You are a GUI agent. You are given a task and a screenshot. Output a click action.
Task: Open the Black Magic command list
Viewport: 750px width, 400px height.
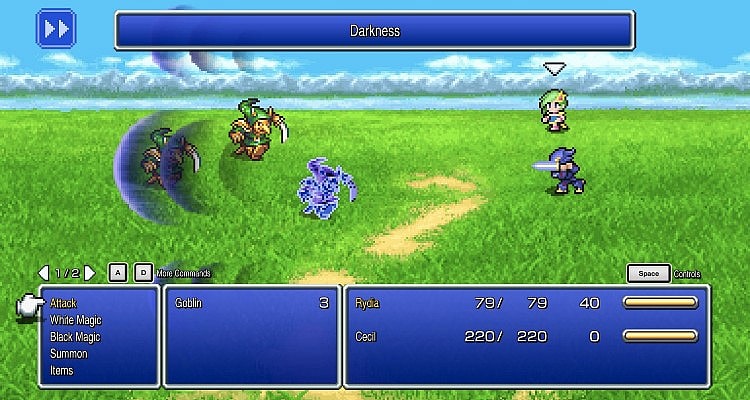tap(76, 336)
